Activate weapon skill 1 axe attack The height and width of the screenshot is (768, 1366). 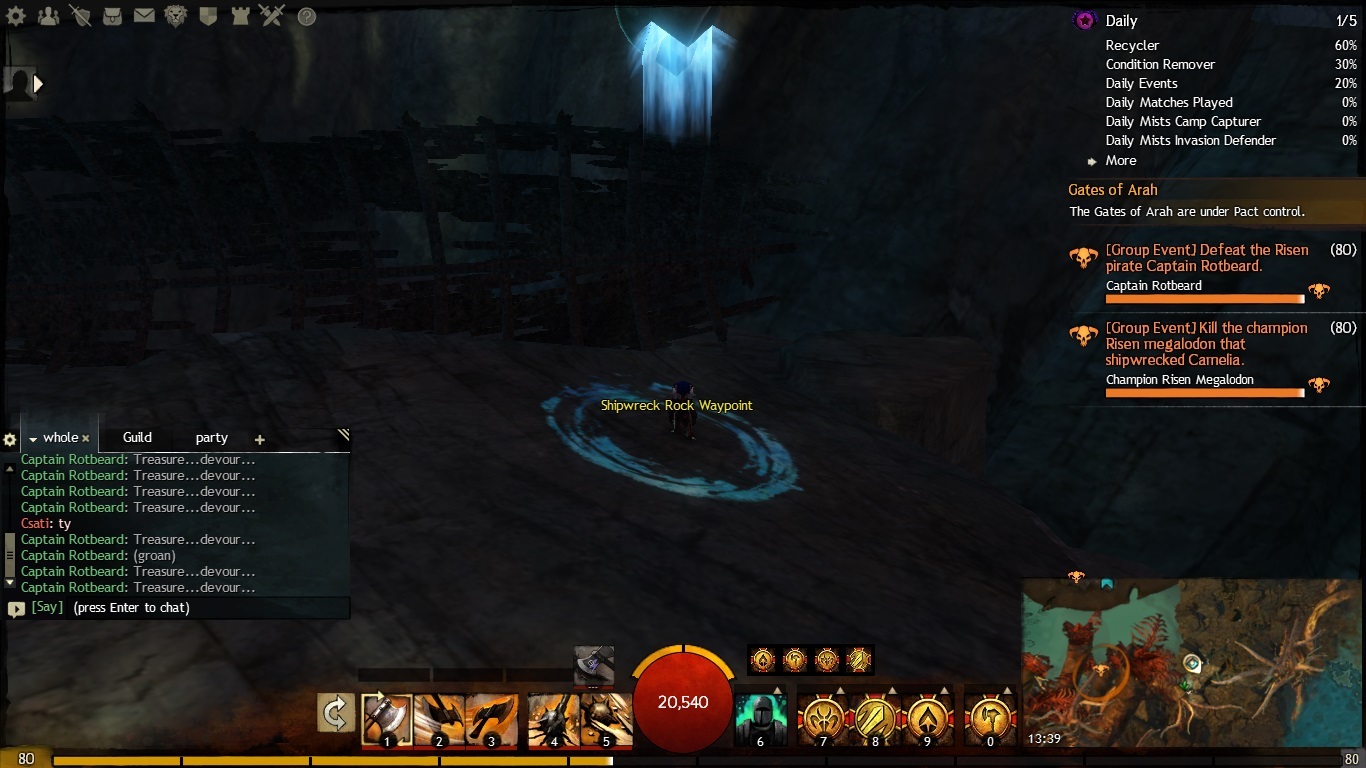386,718
